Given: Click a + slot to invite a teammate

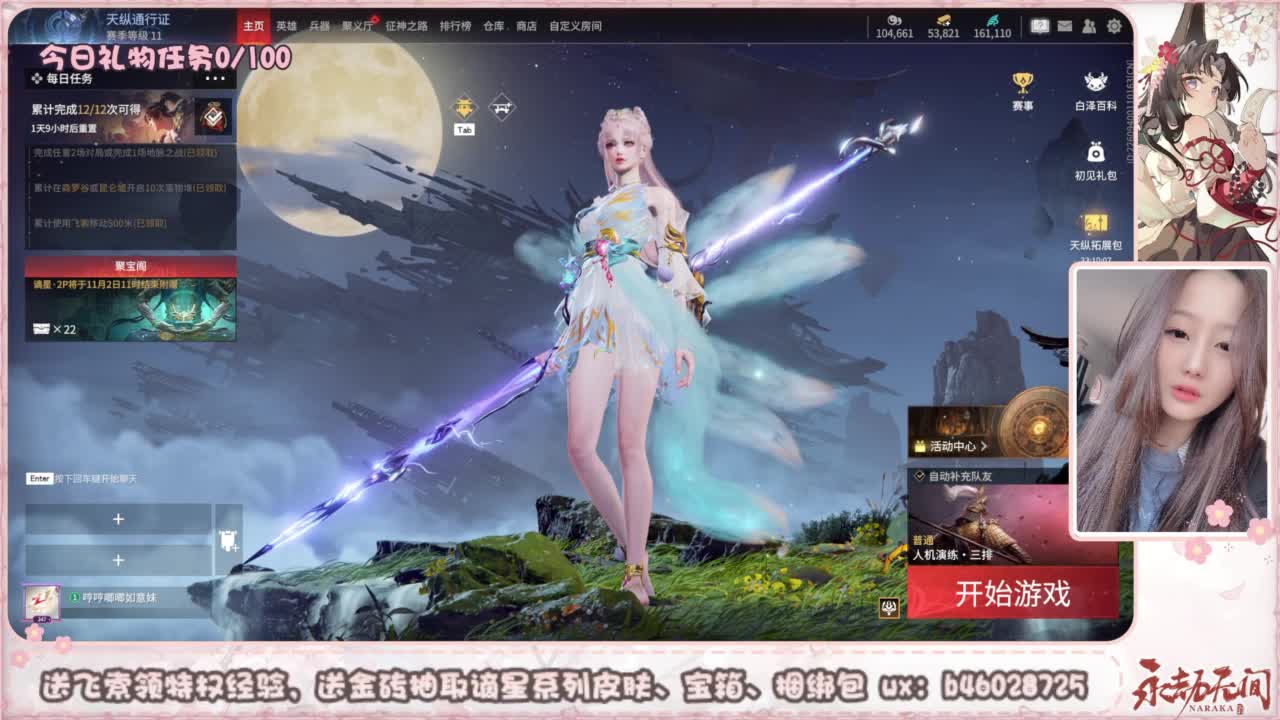Looking at the screenshot, I should [x=118, y=519].
